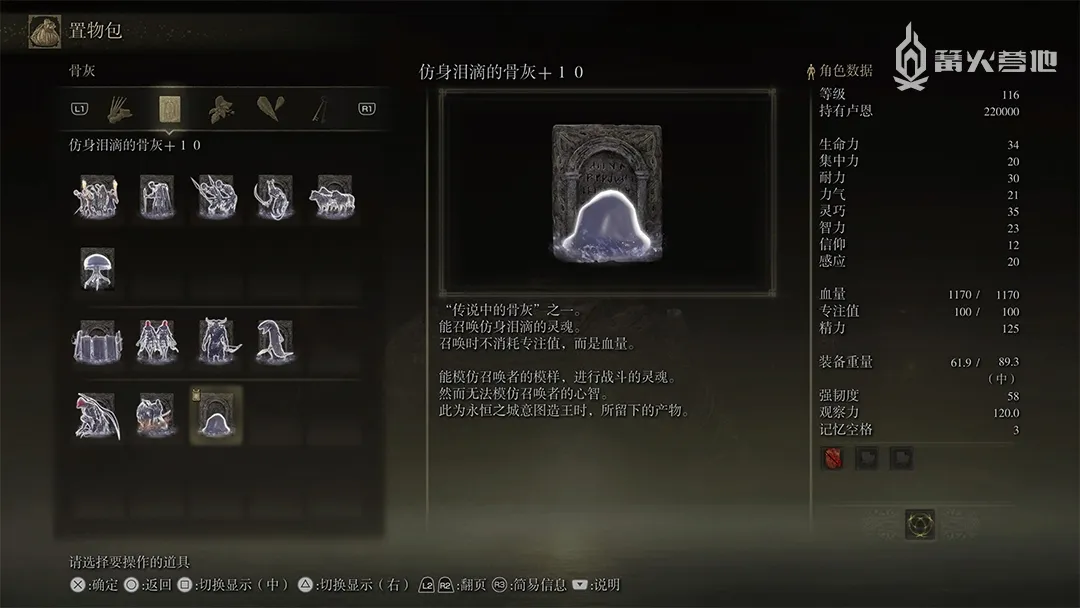Switch to the tools tab with hand icon
Viewport: 1080px width, 608px height.
tap(120, 108)
